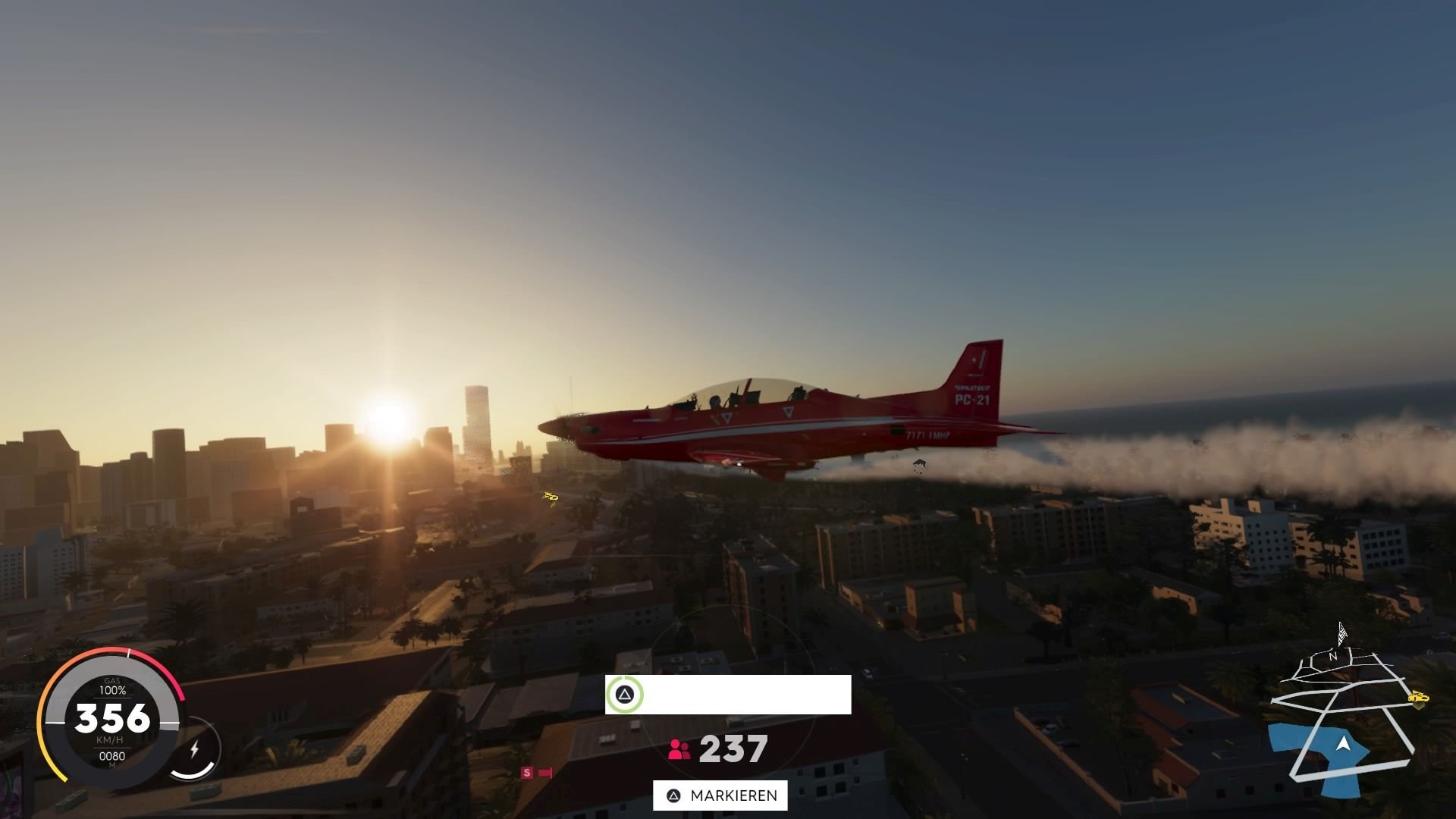The height and width of the screenshot is (819, 1456).
Task: Click the triangle symbol inside the MARKIEREN button
Action: (672, 795)
